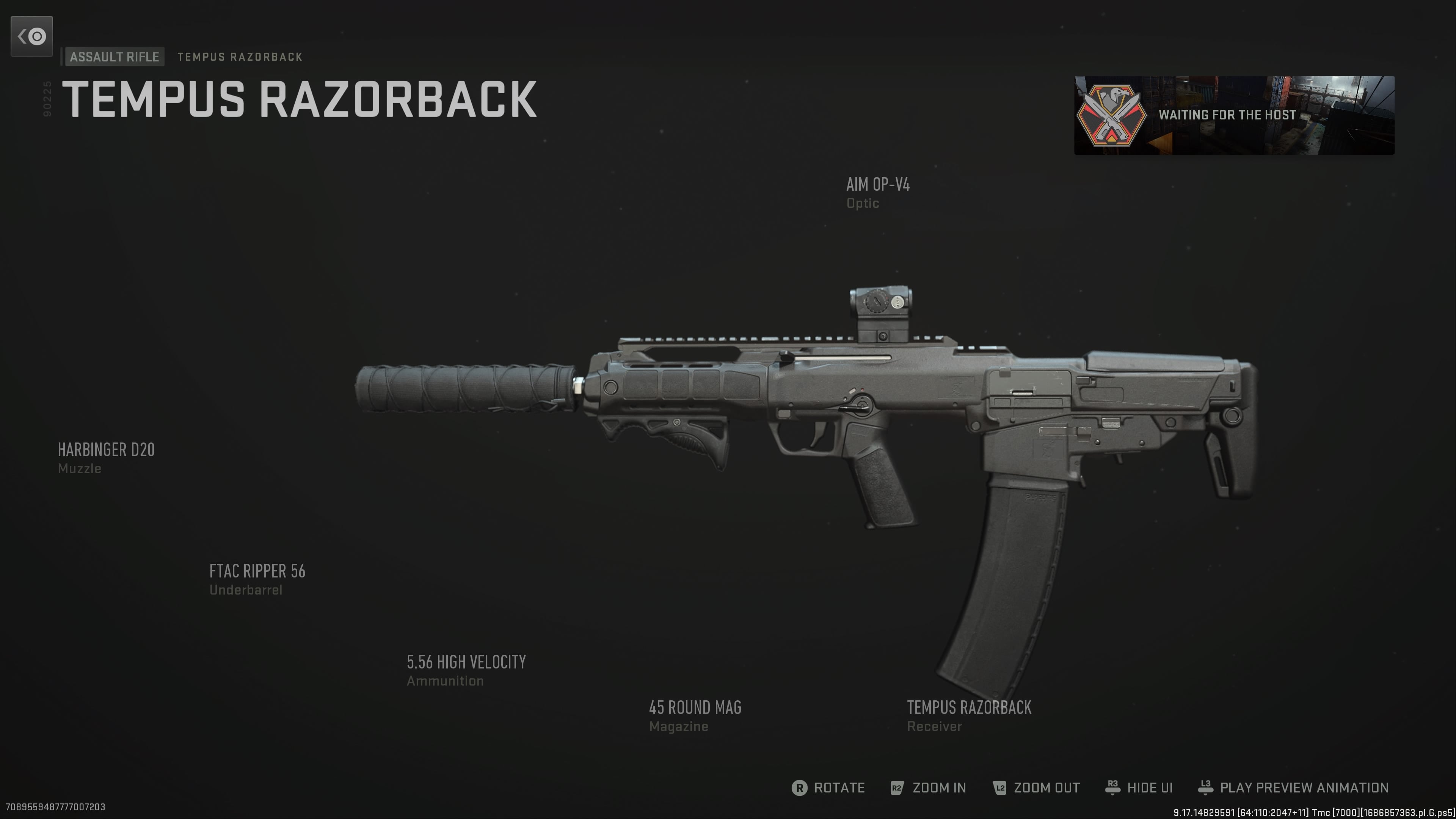This screenshot has width=1456, height=819.
Task: Select the ASSAULT RIFLE category tab
Action: 114,56
